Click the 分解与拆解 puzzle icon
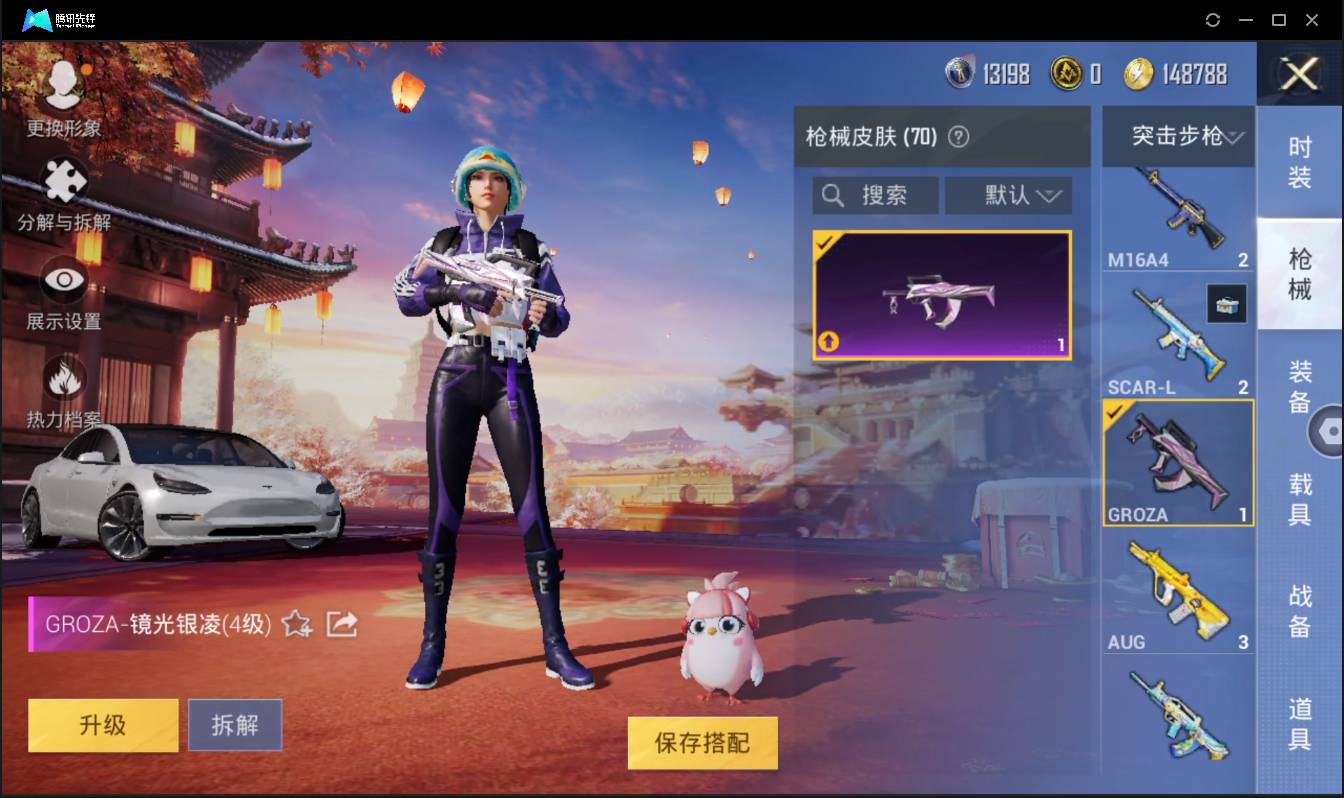This screenshot has width=1344, height=798. 62,180
